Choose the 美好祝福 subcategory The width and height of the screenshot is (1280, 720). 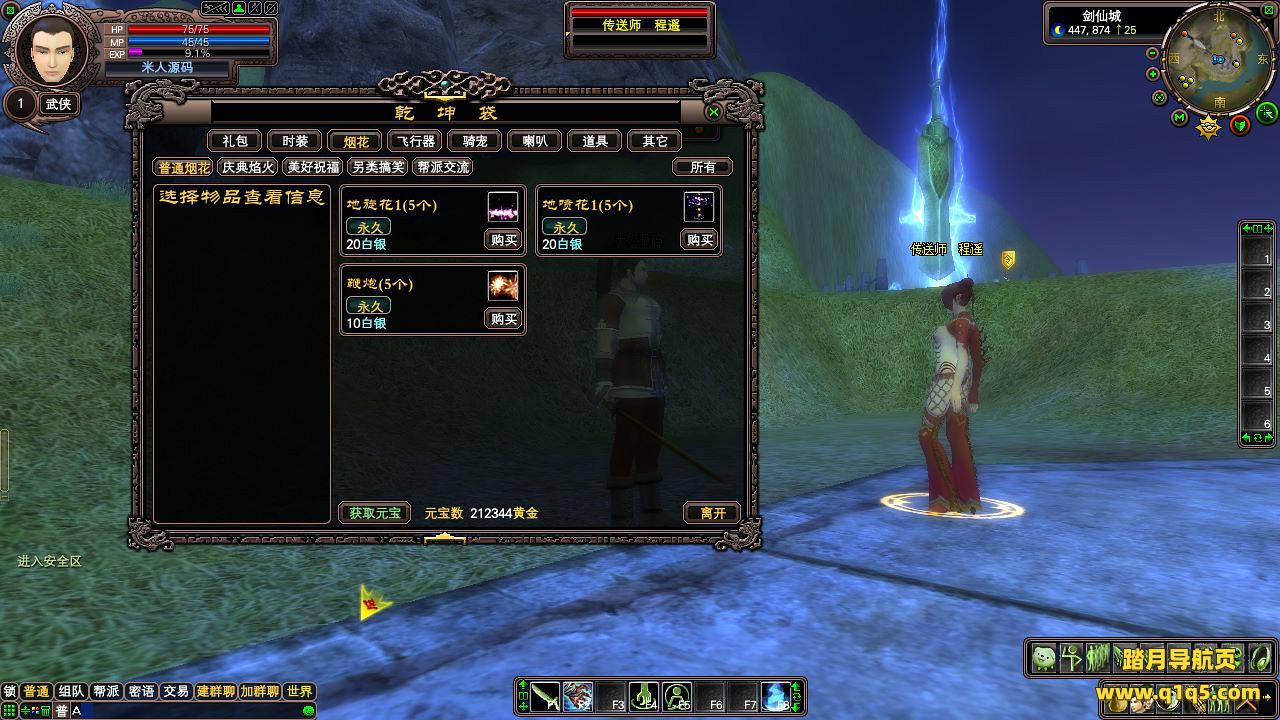click(313, 168)
